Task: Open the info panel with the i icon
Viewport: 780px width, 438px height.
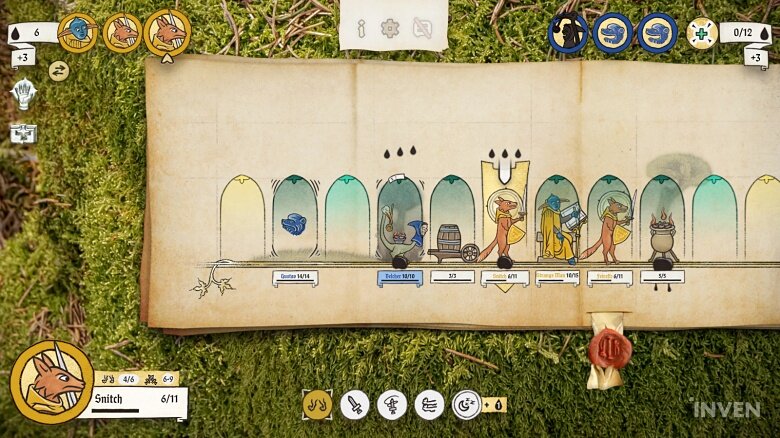Action: coord(361,28)
